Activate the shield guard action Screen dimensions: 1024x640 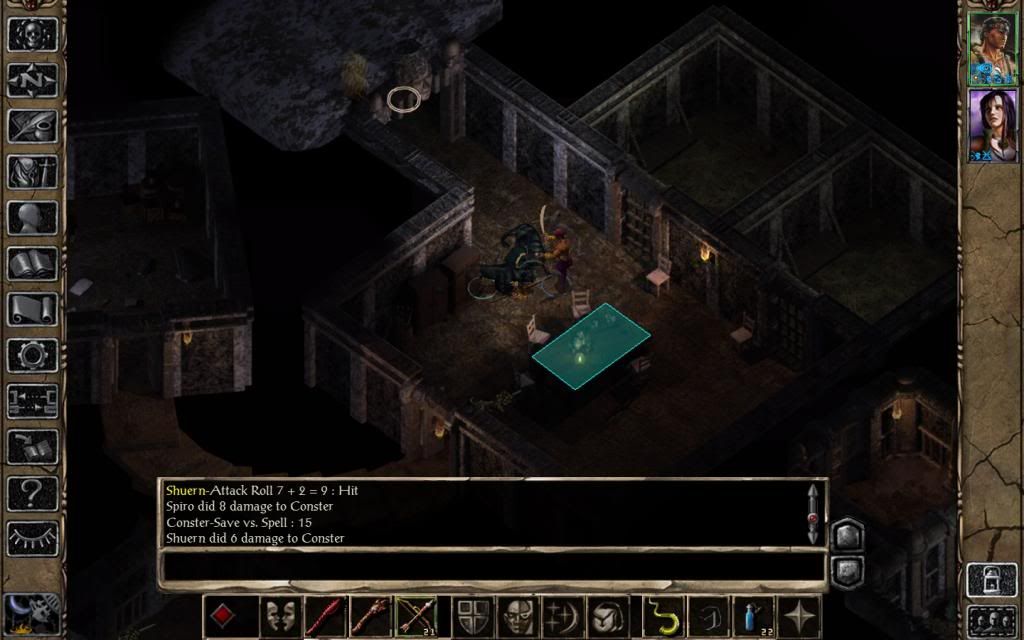pyautogui.click(x=472, y=616)
